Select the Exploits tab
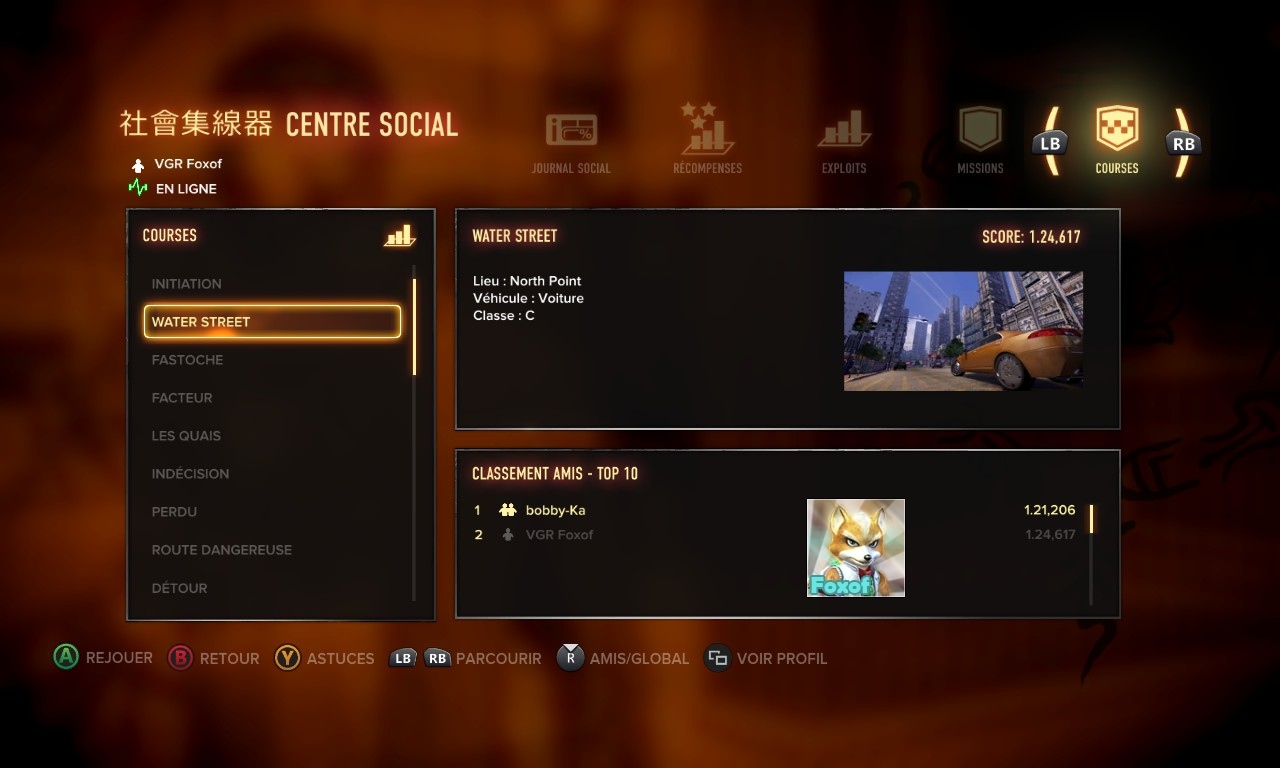 (x=844, y=143)
